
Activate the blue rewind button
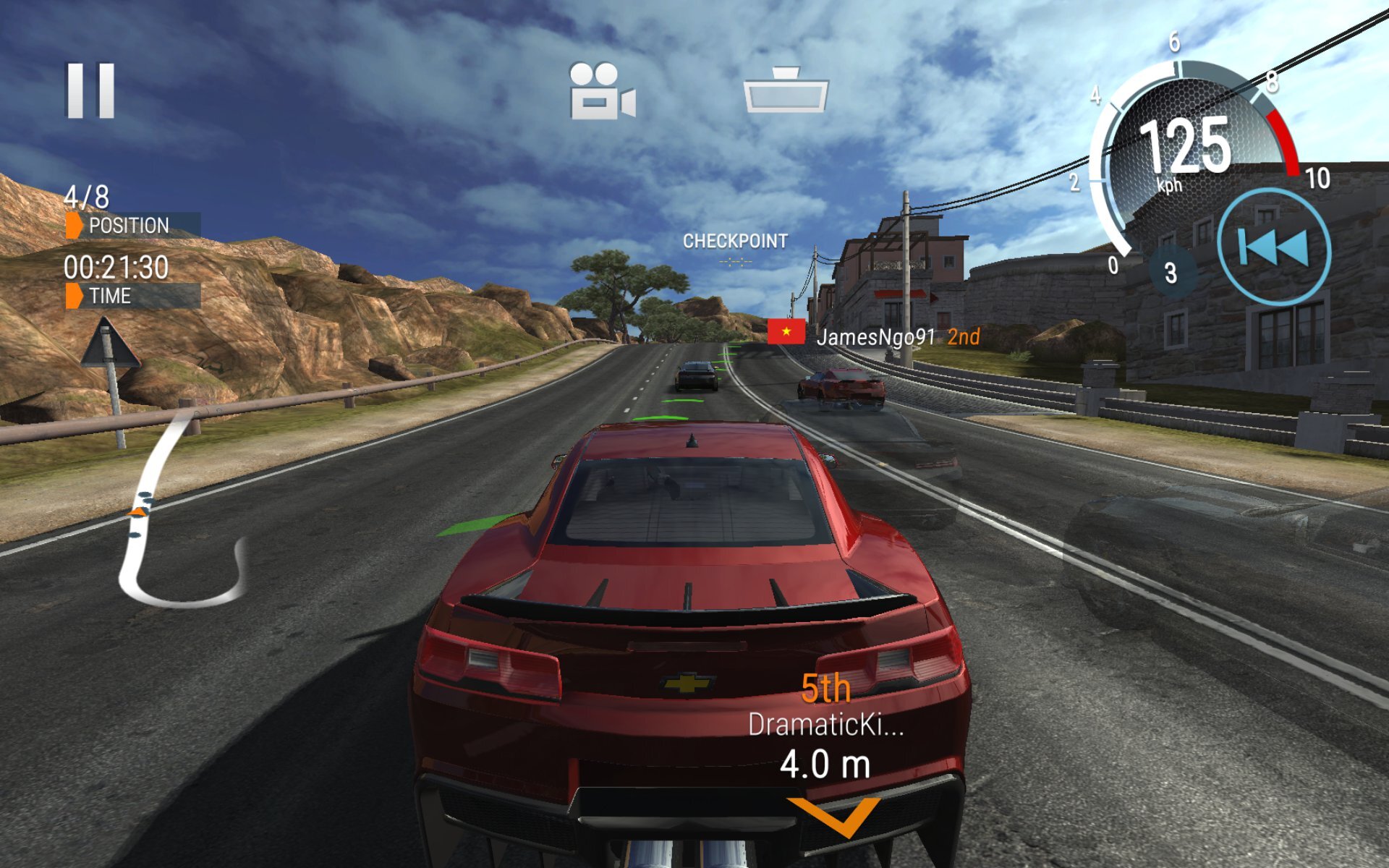coord(1273,247)
